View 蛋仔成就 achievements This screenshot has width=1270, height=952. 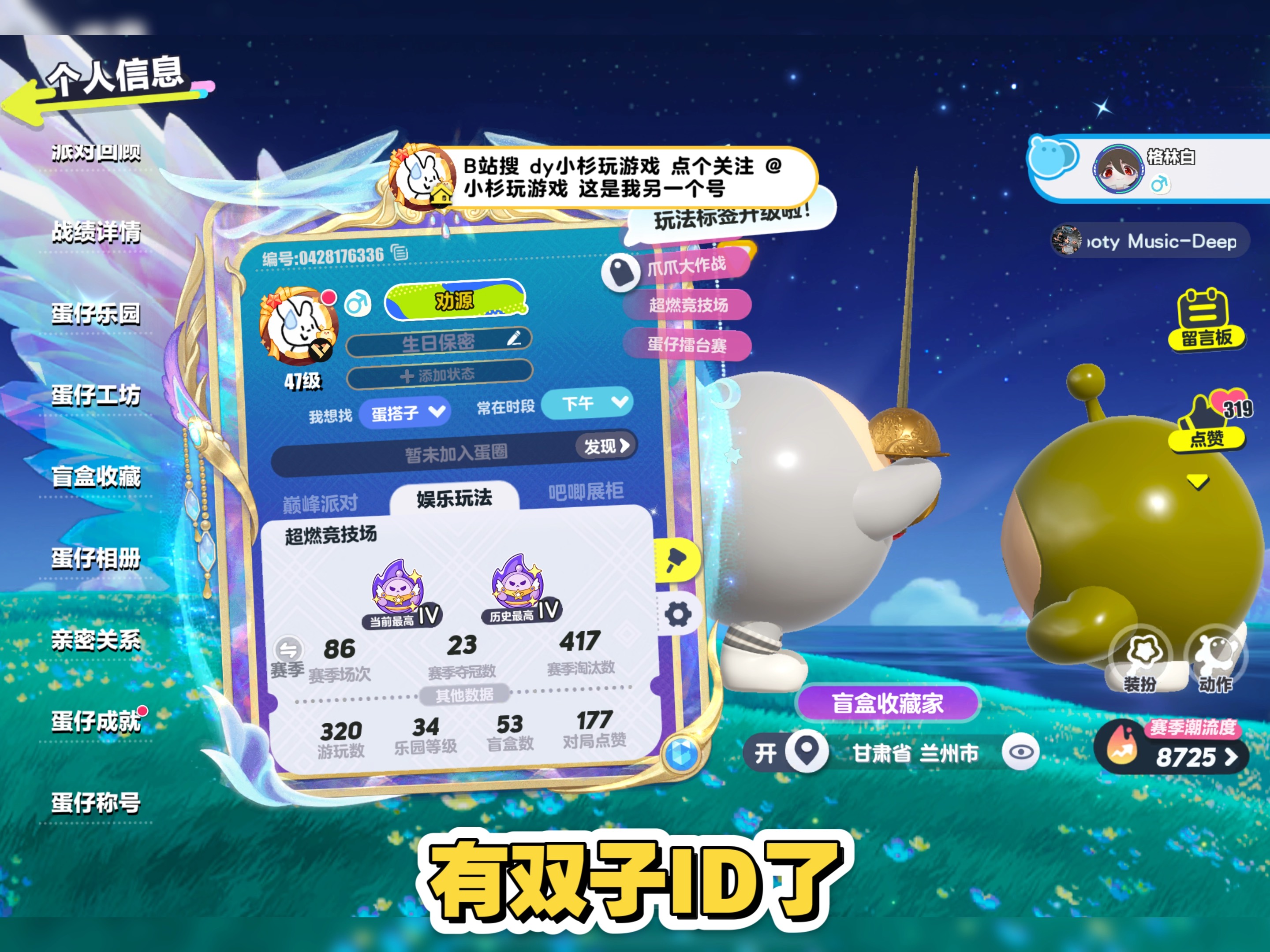click(96, 721)
